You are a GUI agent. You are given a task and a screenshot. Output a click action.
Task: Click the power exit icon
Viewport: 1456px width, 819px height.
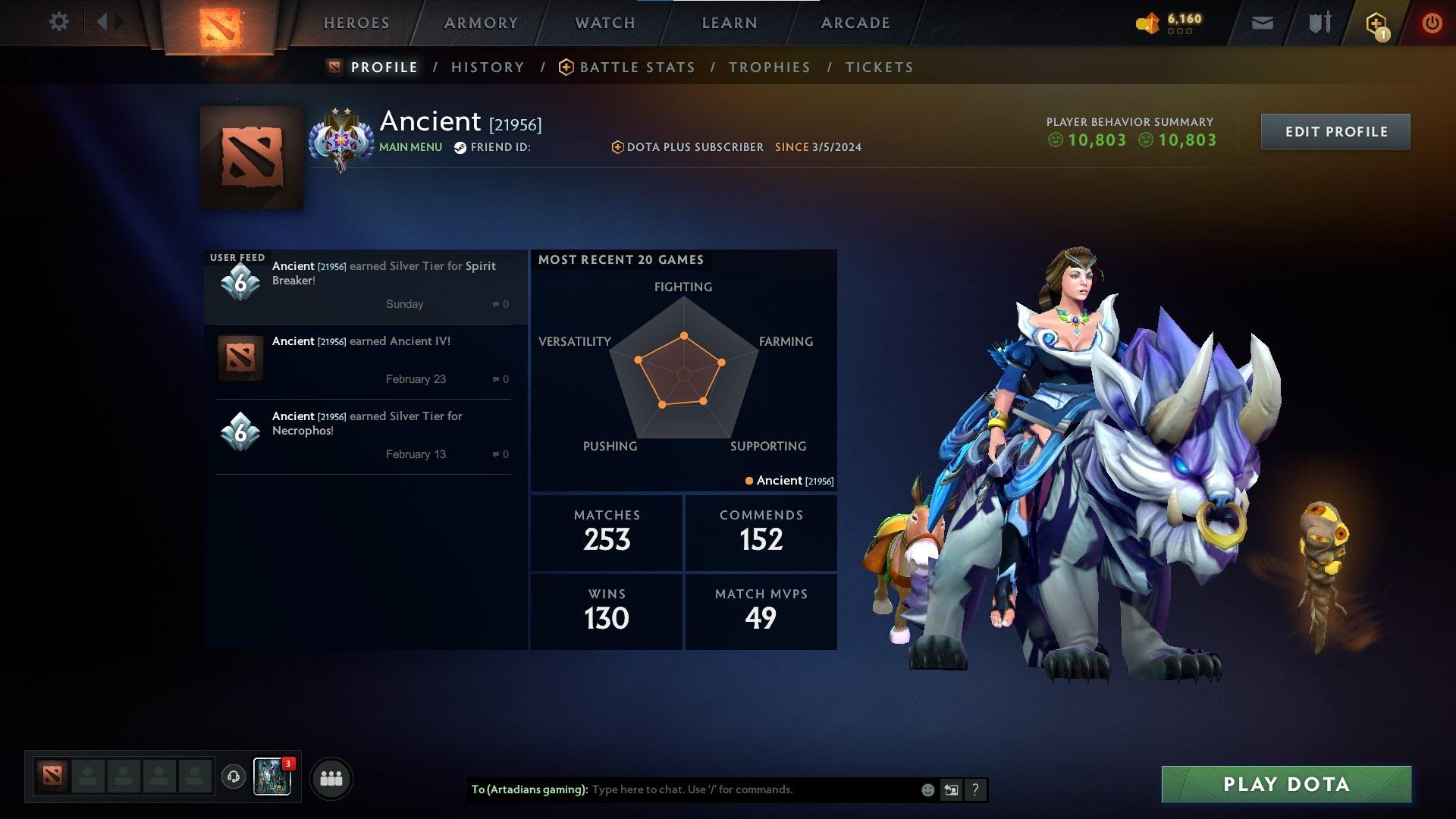click(x=1432, y=22)
